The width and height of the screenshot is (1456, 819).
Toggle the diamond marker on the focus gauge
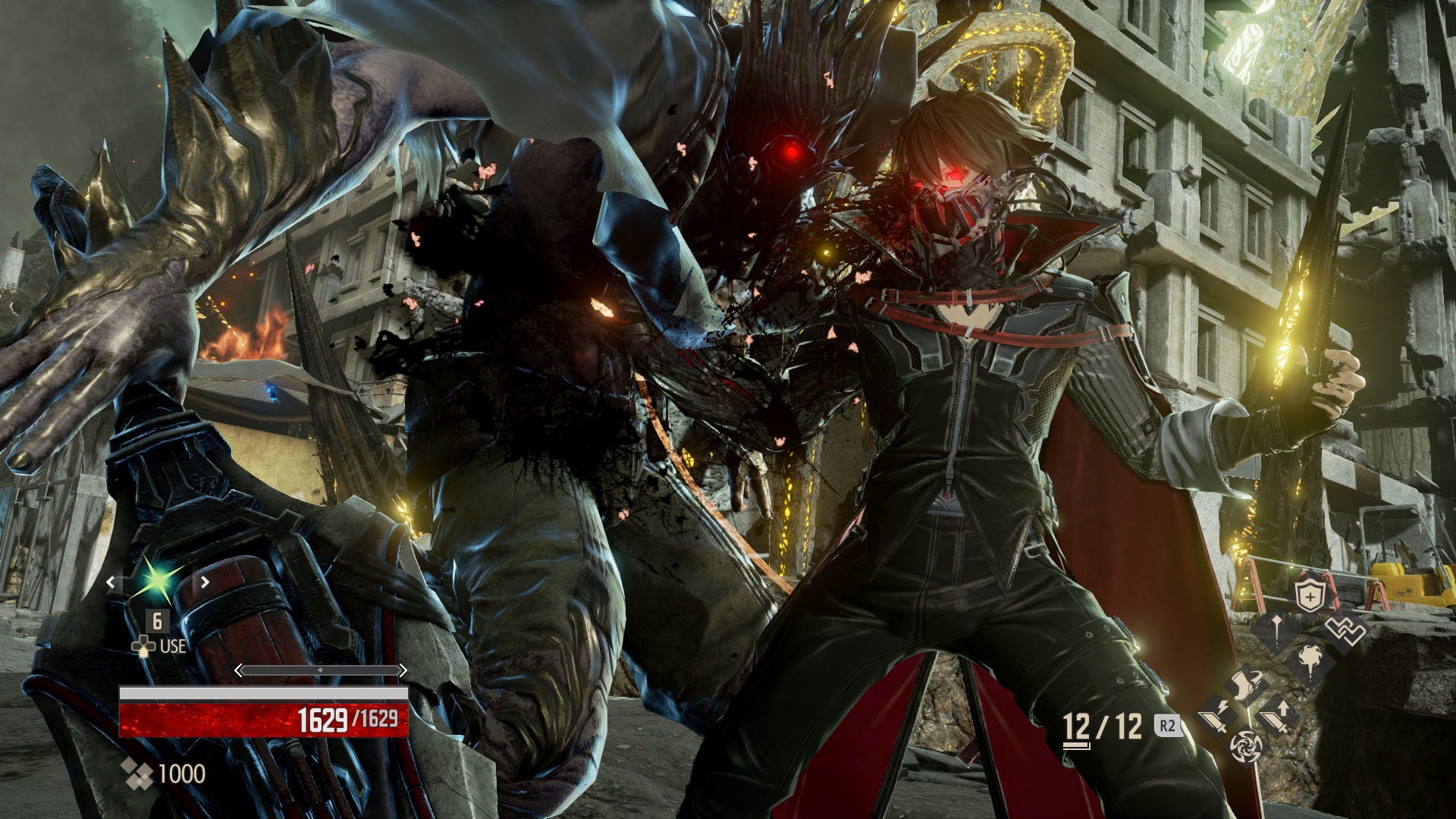[321, 670]
